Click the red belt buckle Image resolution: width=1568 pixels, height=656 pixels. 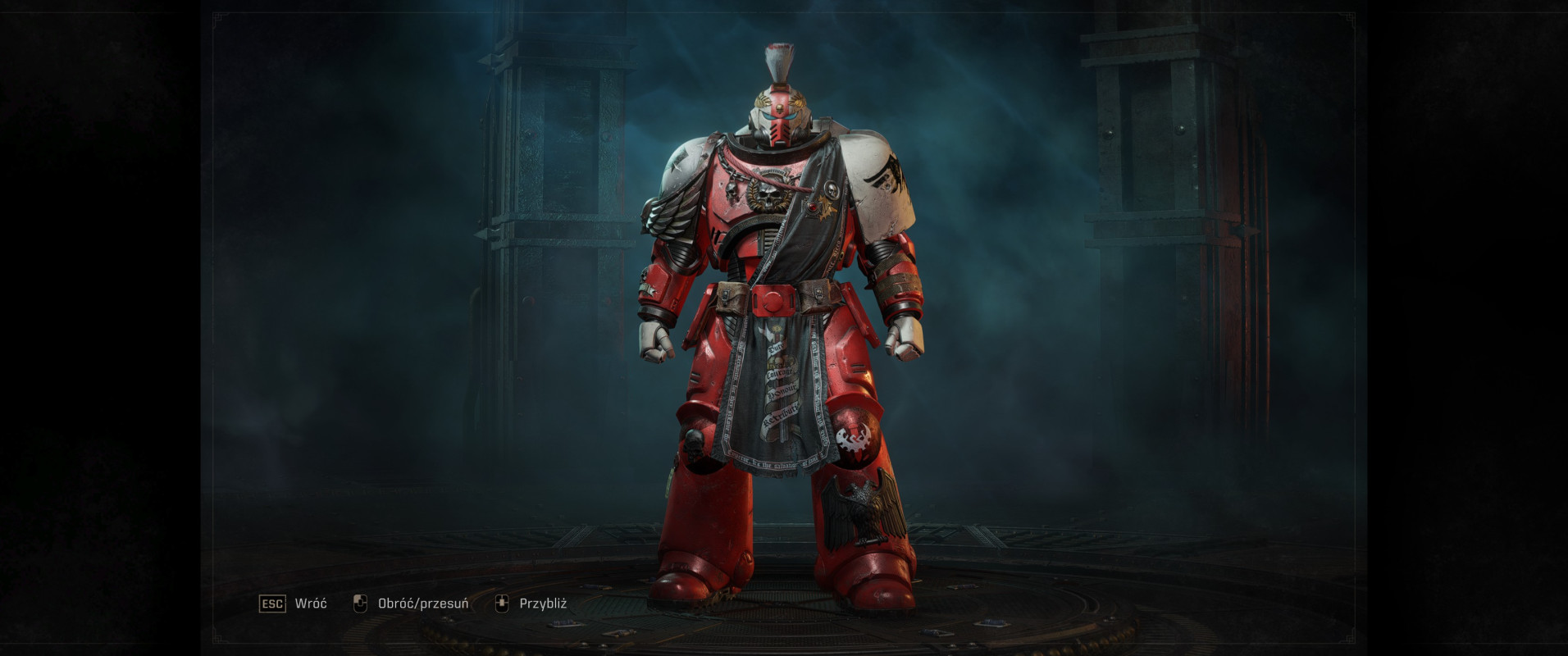click(774, 299)
